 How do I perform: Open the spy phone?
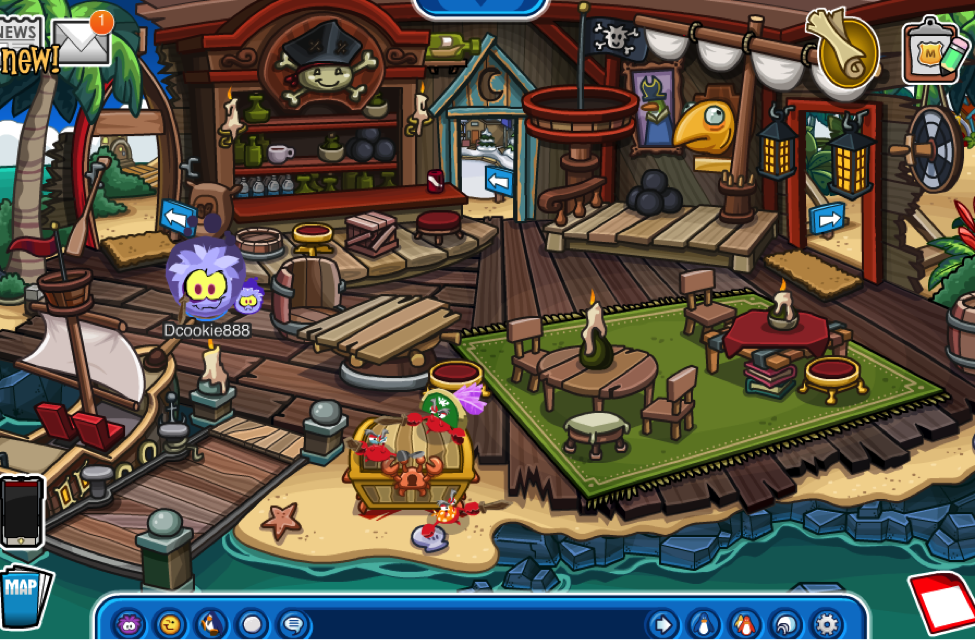(x=22, y=510)
